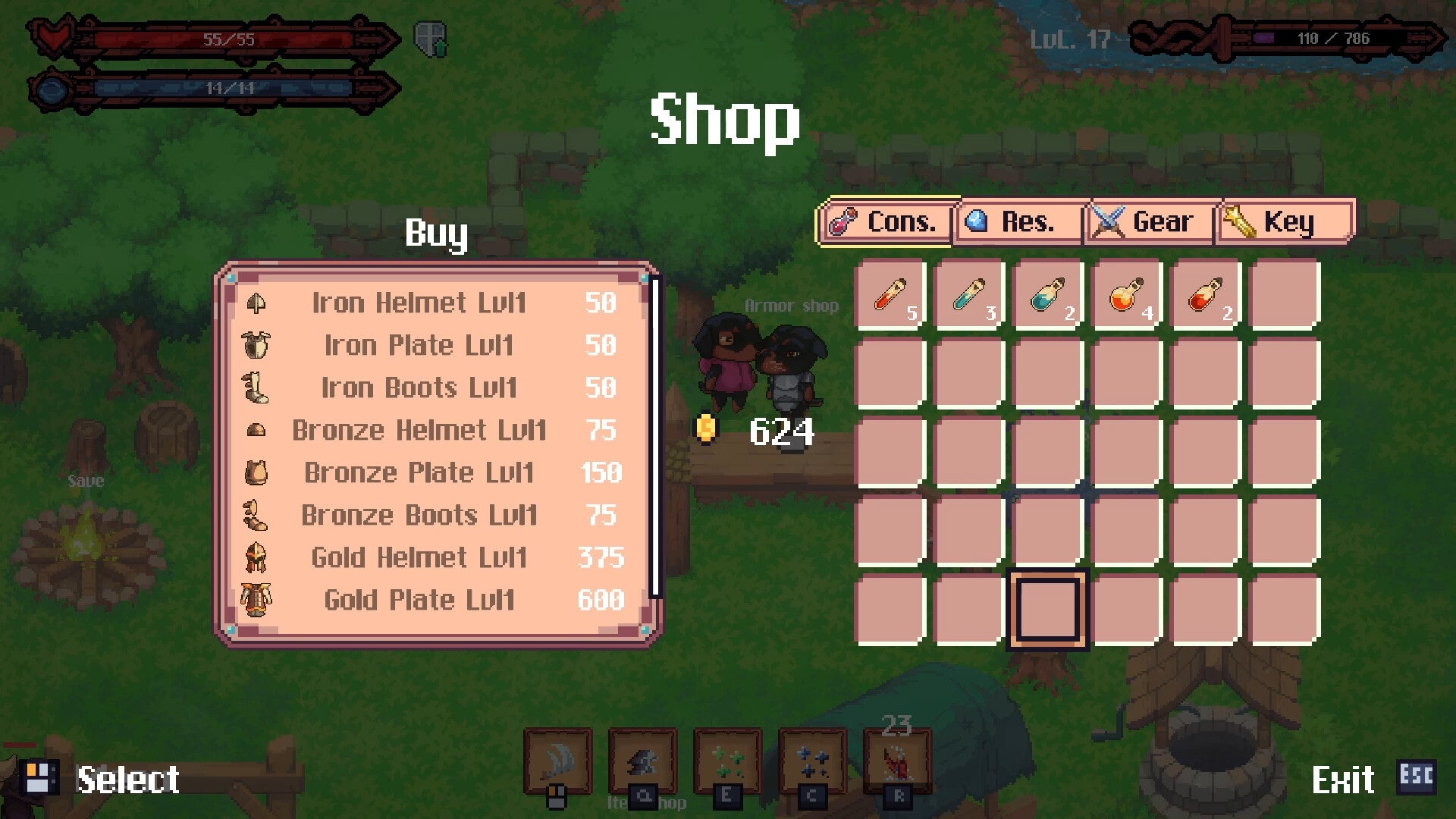
Task: Select the blue mana vial with count 3
Action: [970, 296]
